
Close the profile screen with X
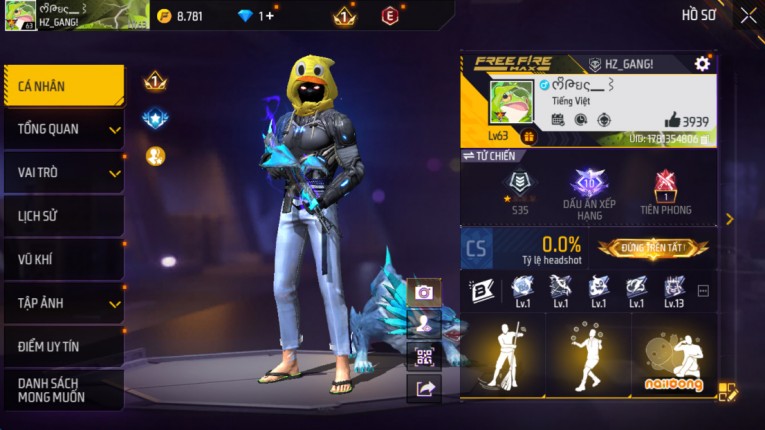pyautogui.click(x=748, y=15)
